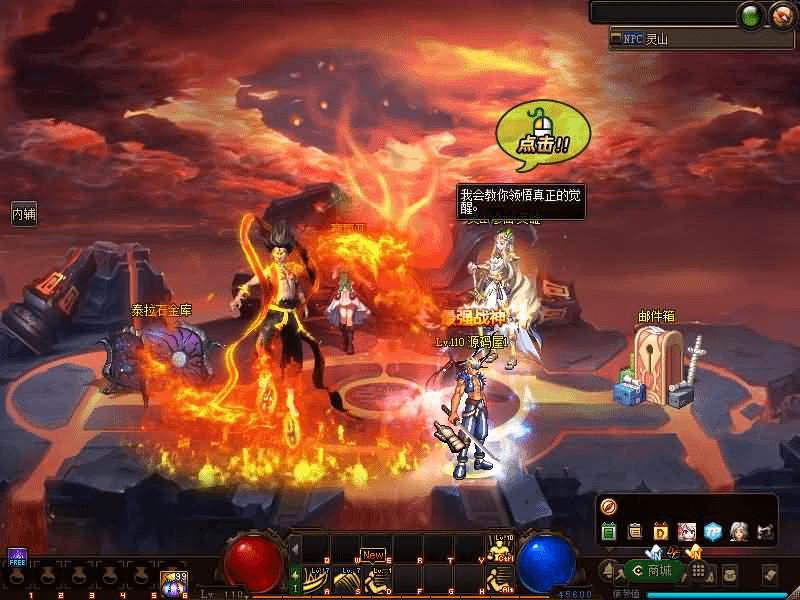Screen dimensions: 800x600
Task: Click the green orb button on the minimap bar
Action: [x=750, y=15]
